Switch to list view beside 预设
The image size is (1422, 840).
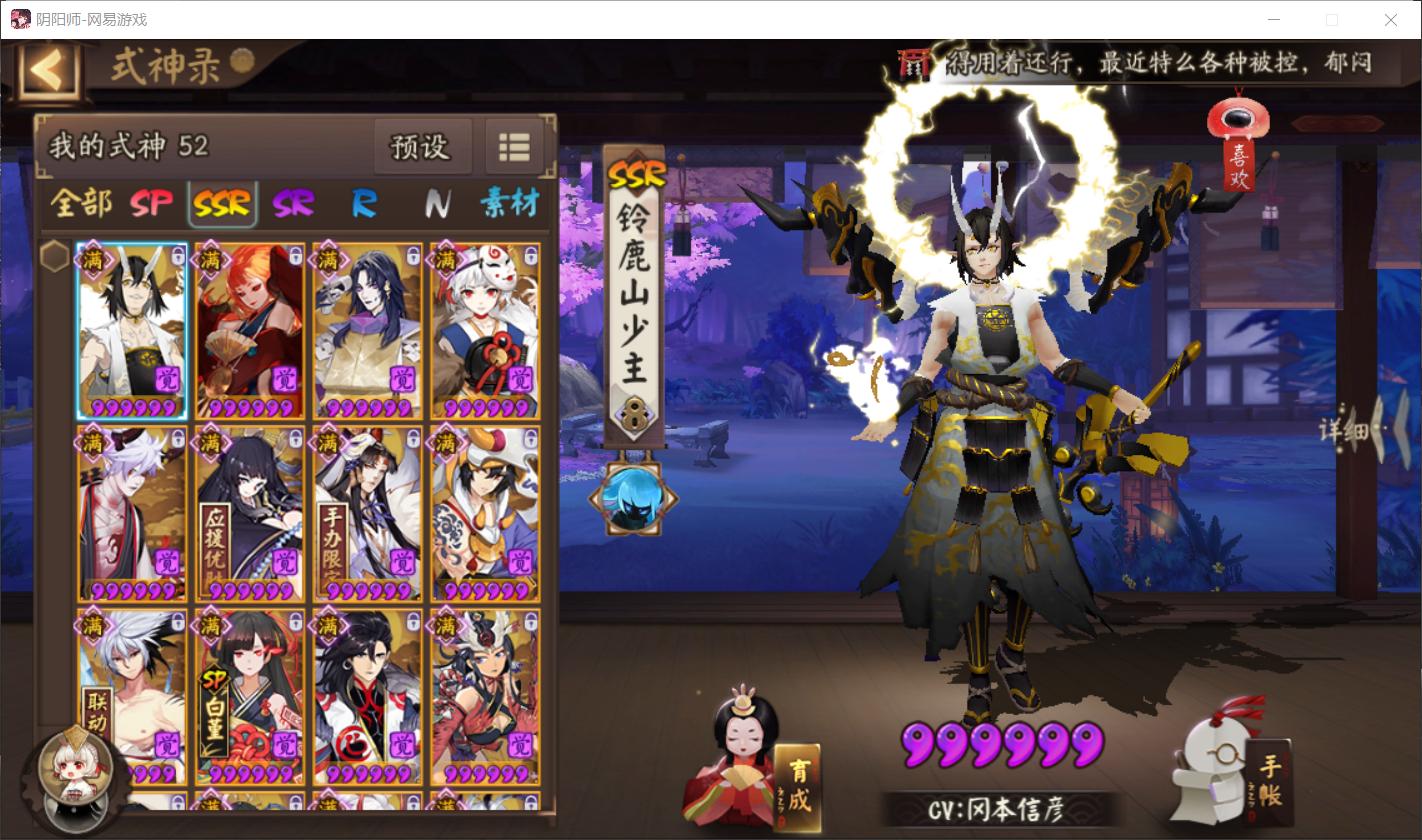pos(514,146)
